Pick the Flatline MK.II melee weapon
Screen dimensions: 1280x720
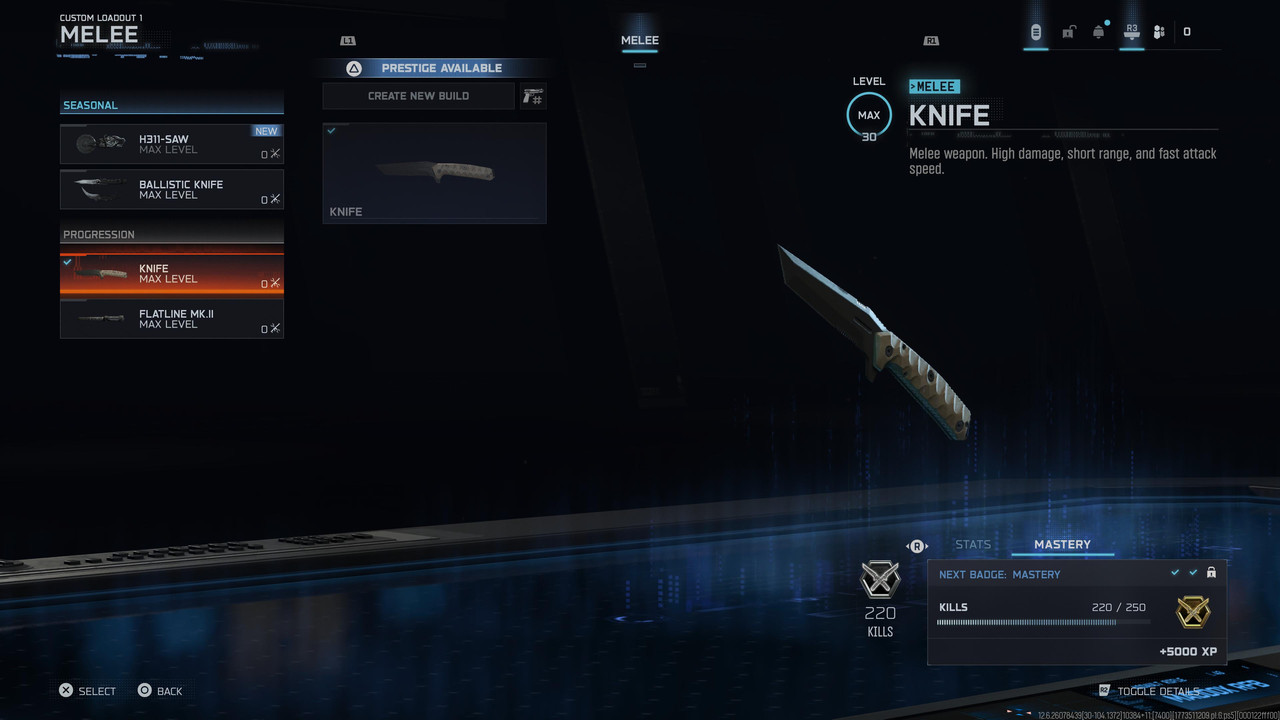tap(171, 319)
